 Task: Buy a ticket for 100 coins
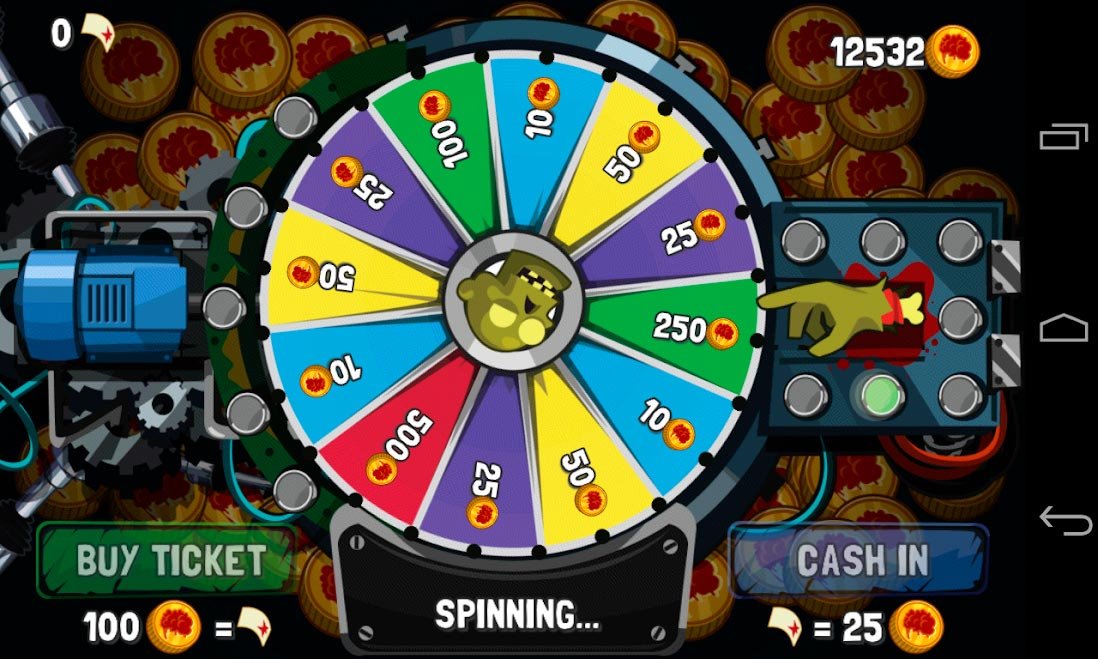[x=168, y=561]
